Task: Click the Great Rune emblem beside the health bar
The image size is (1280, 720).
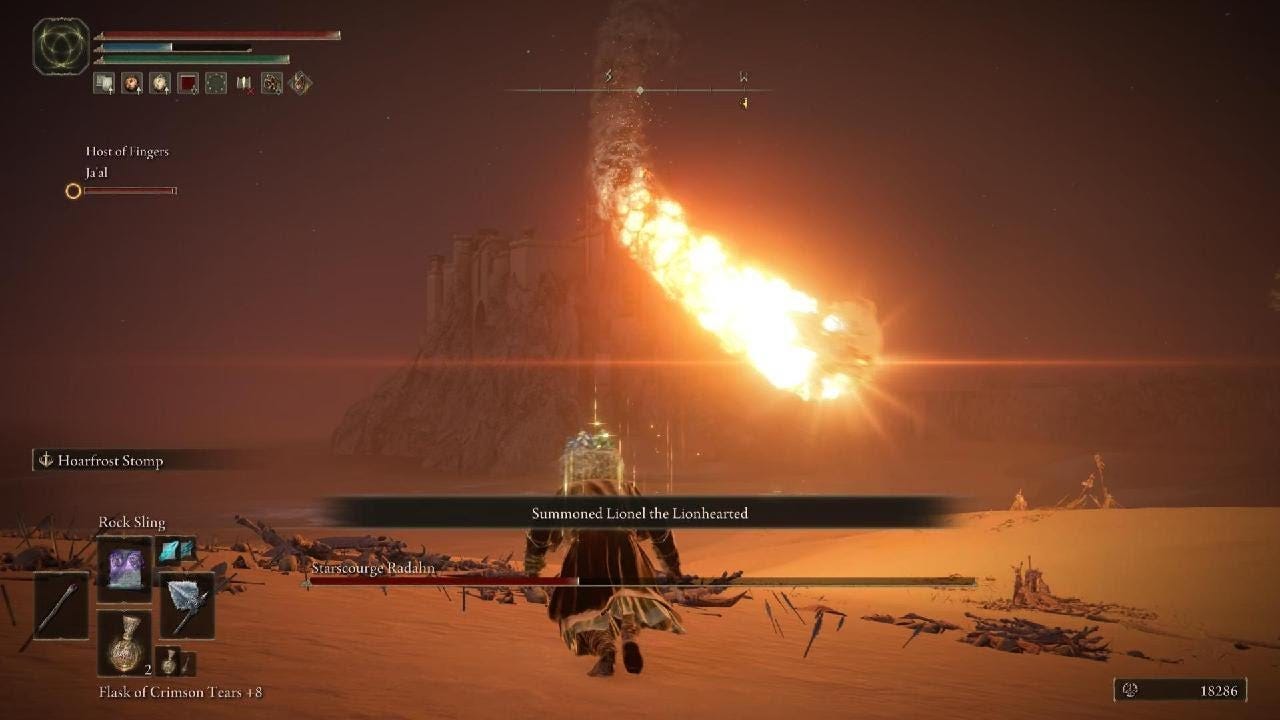Action: (x=61, y=47)
